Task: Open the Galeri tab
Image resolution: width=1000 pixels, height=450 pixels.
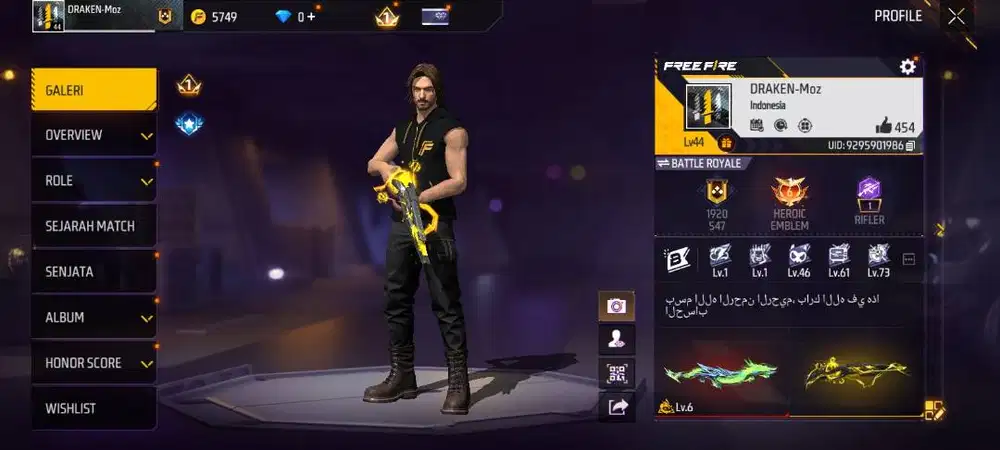Action: click(93, 90)
